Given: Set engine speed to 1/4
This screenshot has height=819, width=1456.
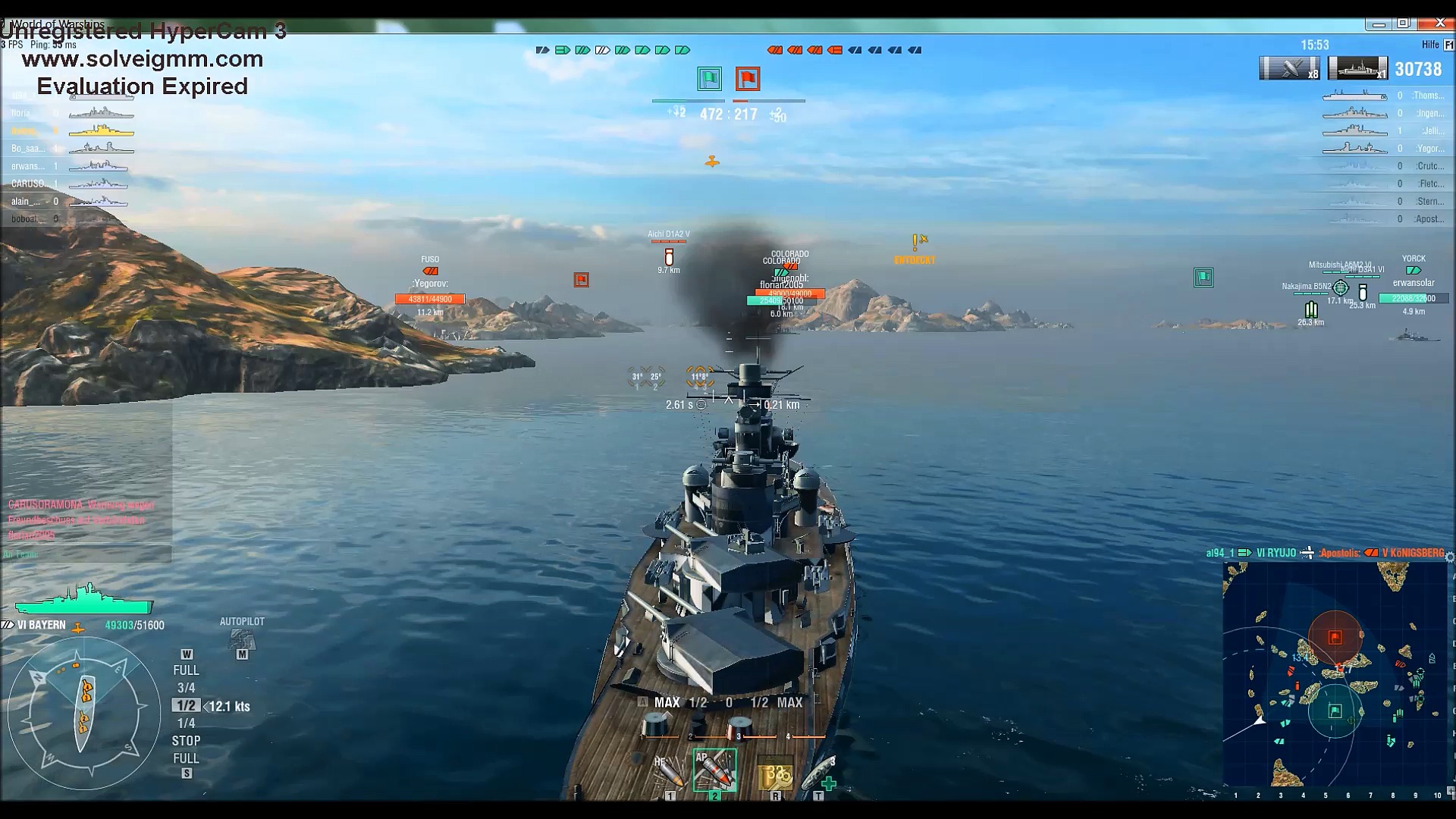Looking at the screenshot, I should coord(186,723).
